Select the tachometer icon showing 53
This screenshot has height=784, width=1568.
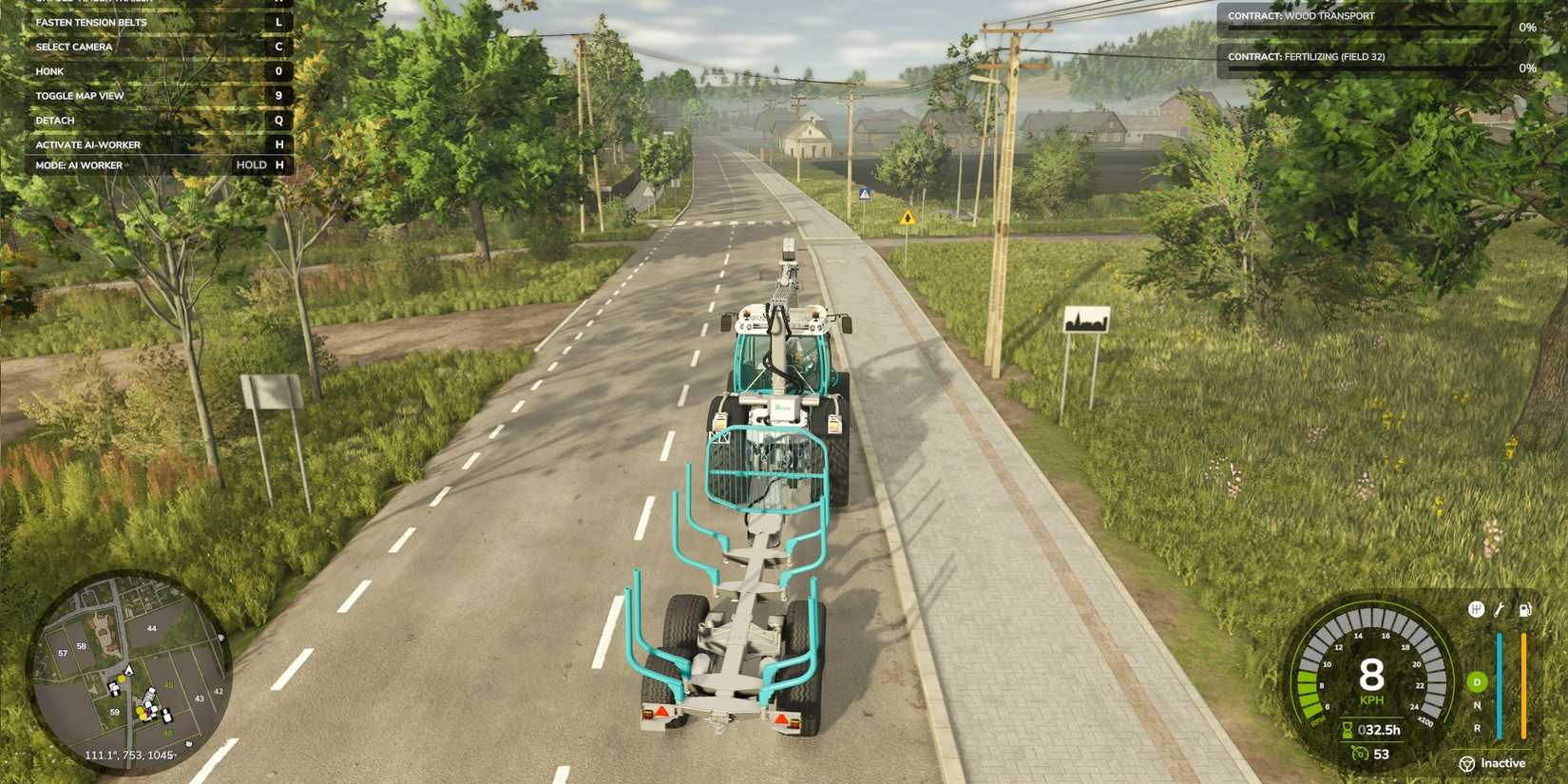pyautogui.click(x=1360, y=754)
